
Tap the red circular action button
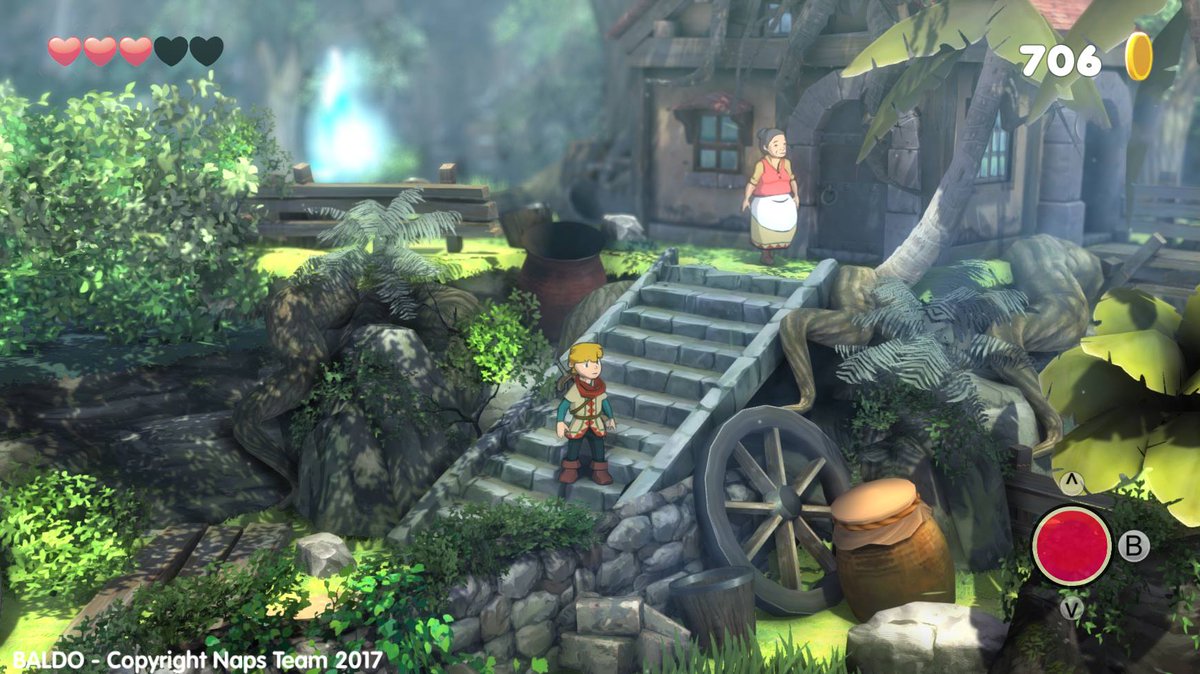(x=1071, y=545)
